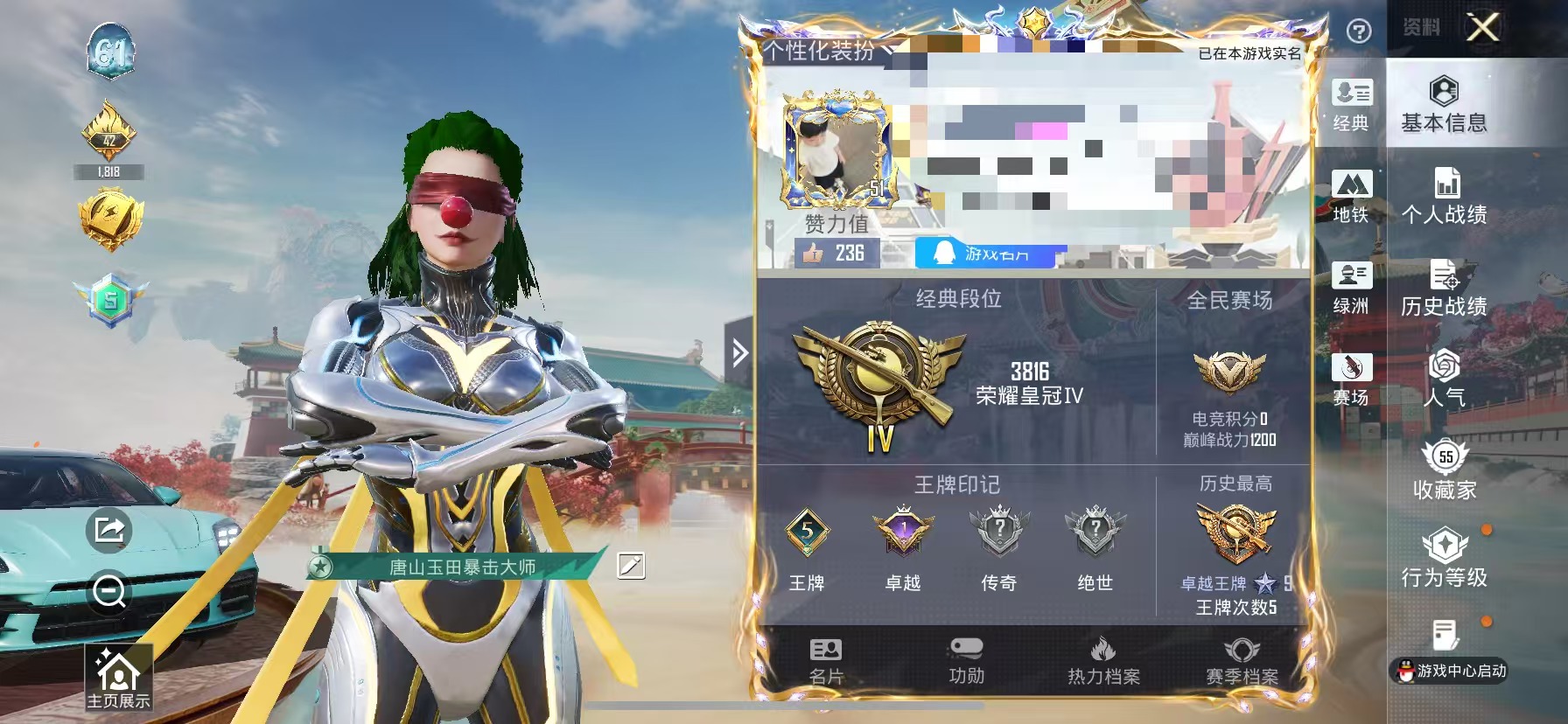Open the 历史战绩 history stats panel
The width and height of the screenshot is (1568, 724).
pos(1445,289)
